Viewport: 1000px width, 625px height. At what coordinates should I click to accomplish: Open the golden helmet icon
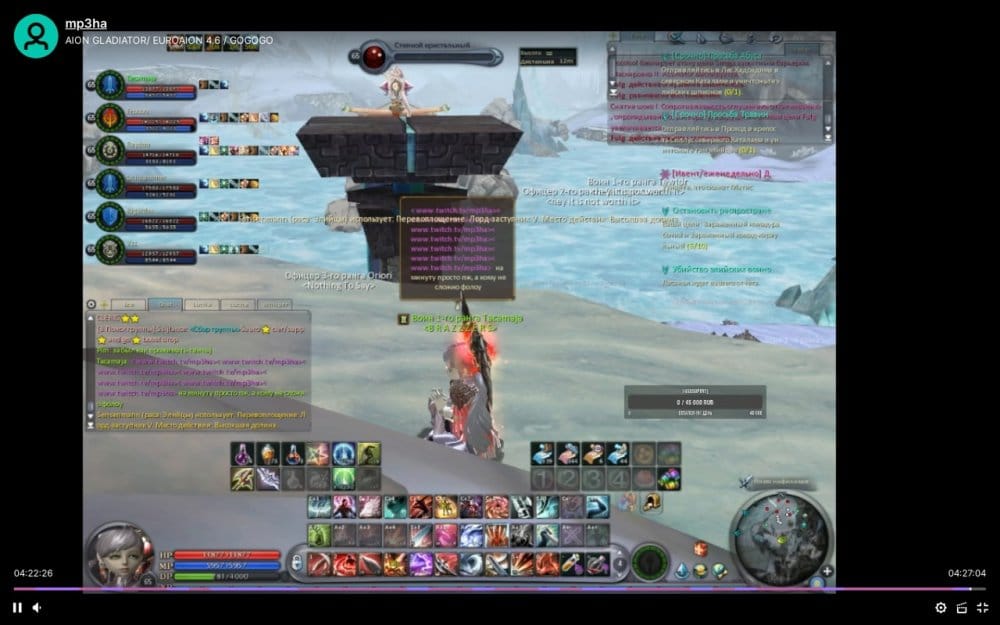click(x=652, y=503)
